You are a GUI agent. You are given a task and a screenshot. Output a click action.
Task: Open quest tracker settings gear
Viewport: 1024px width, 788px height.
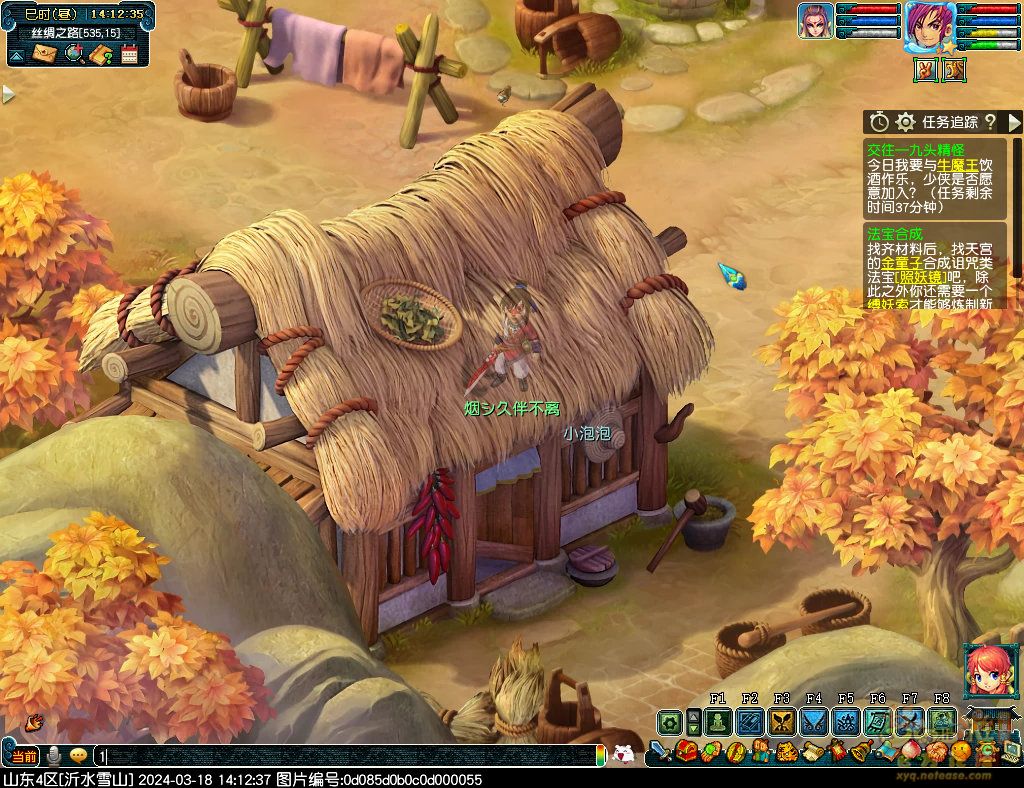[x=906, y=122]
